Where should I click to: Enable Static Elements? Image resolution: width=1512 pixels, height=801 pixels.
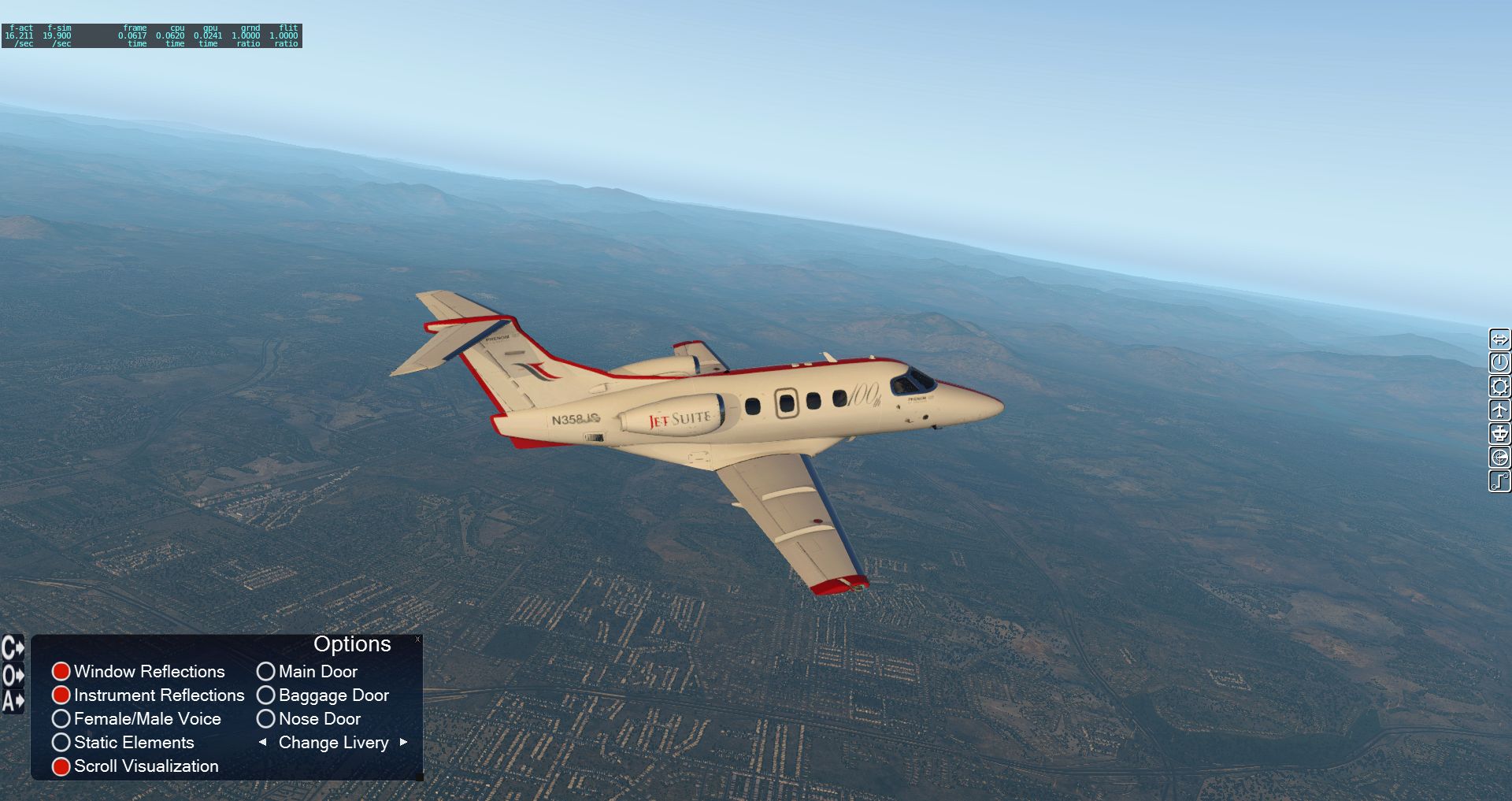point(61,742)
